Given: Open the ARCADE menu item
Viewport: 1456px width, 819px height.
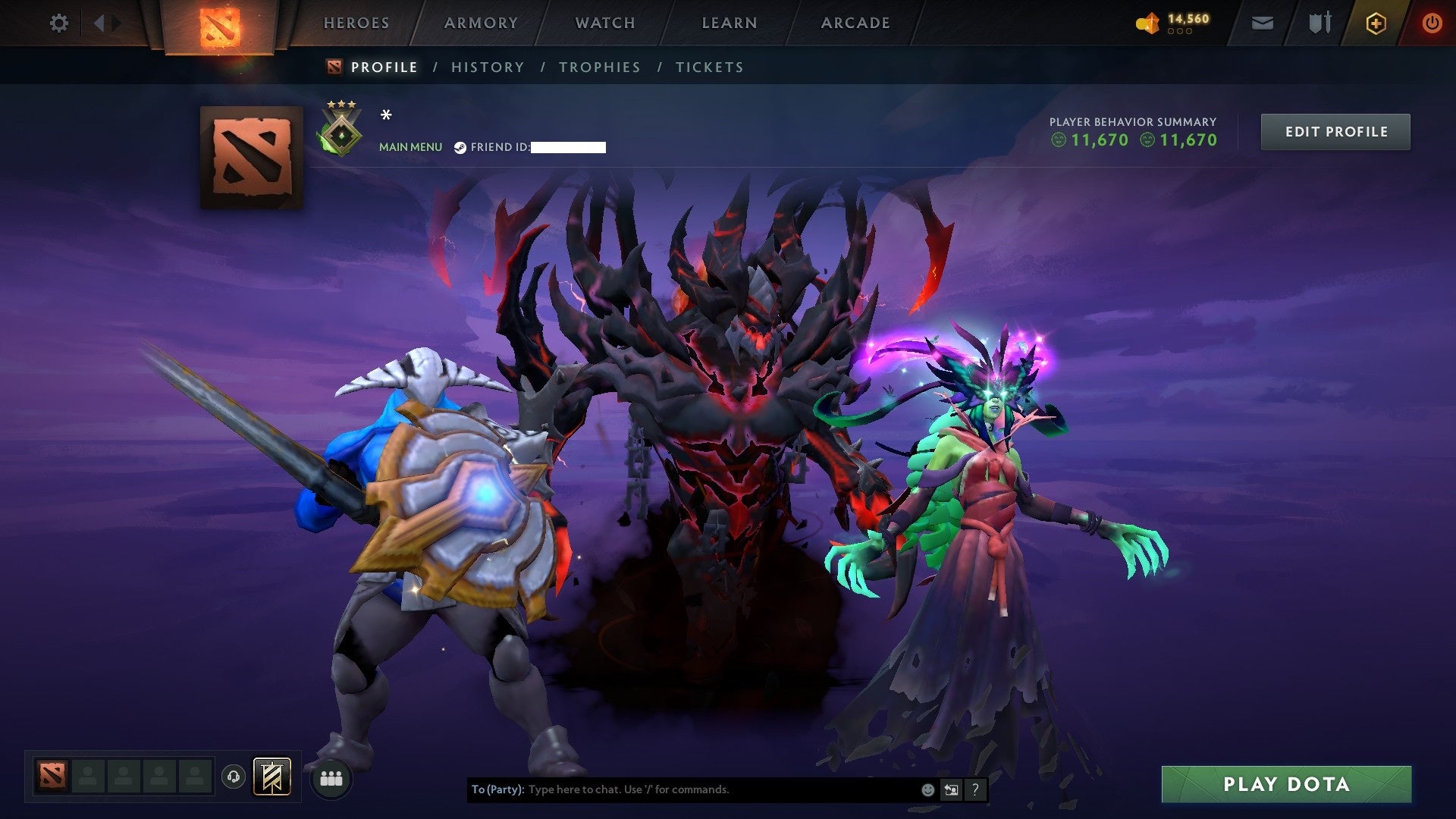Looking at the screenshot, I should (855, 23).
